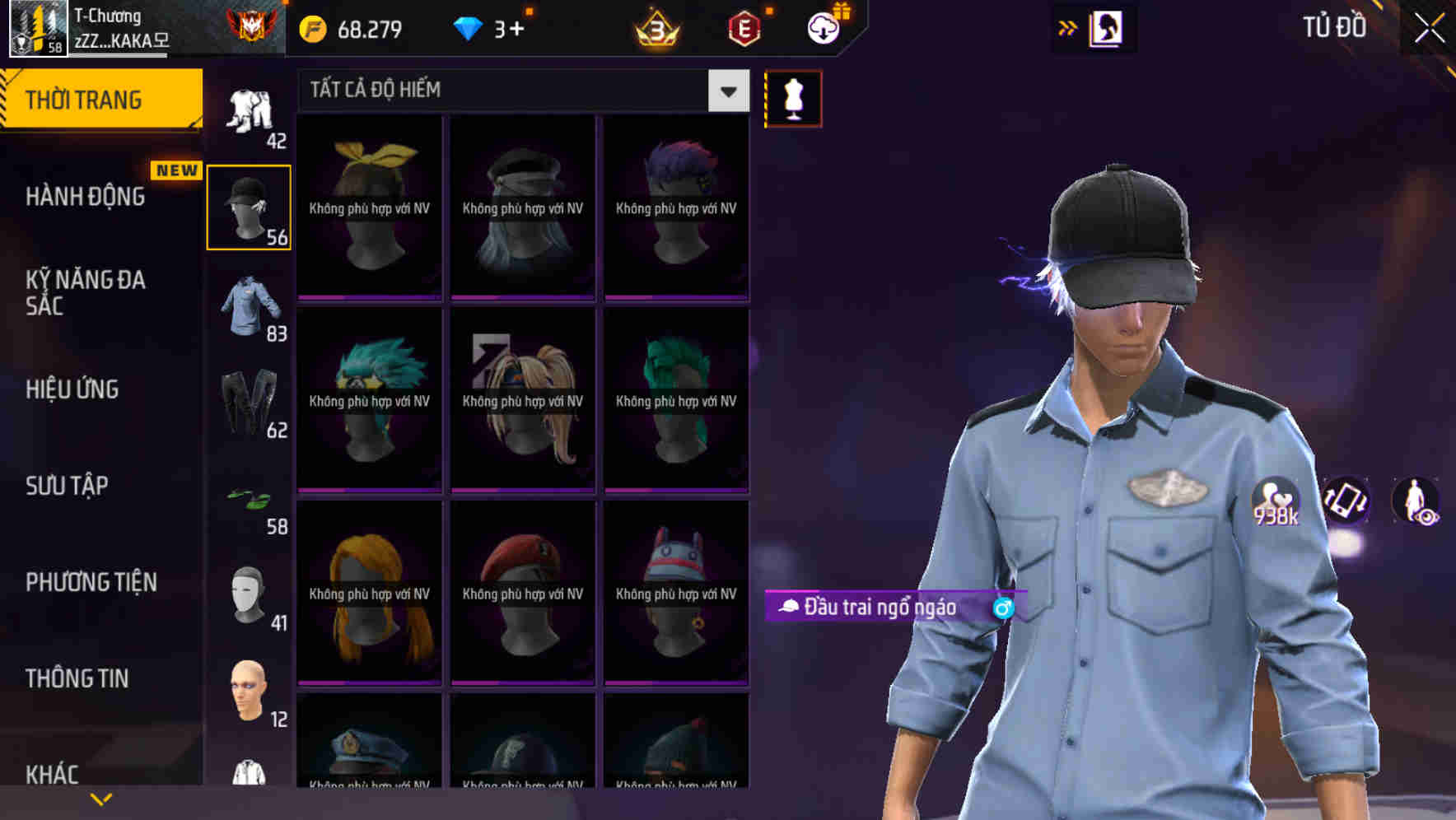1456x820 pixels.
Task: Select the yellow long hair thumbnail
Action: [368, 594]
